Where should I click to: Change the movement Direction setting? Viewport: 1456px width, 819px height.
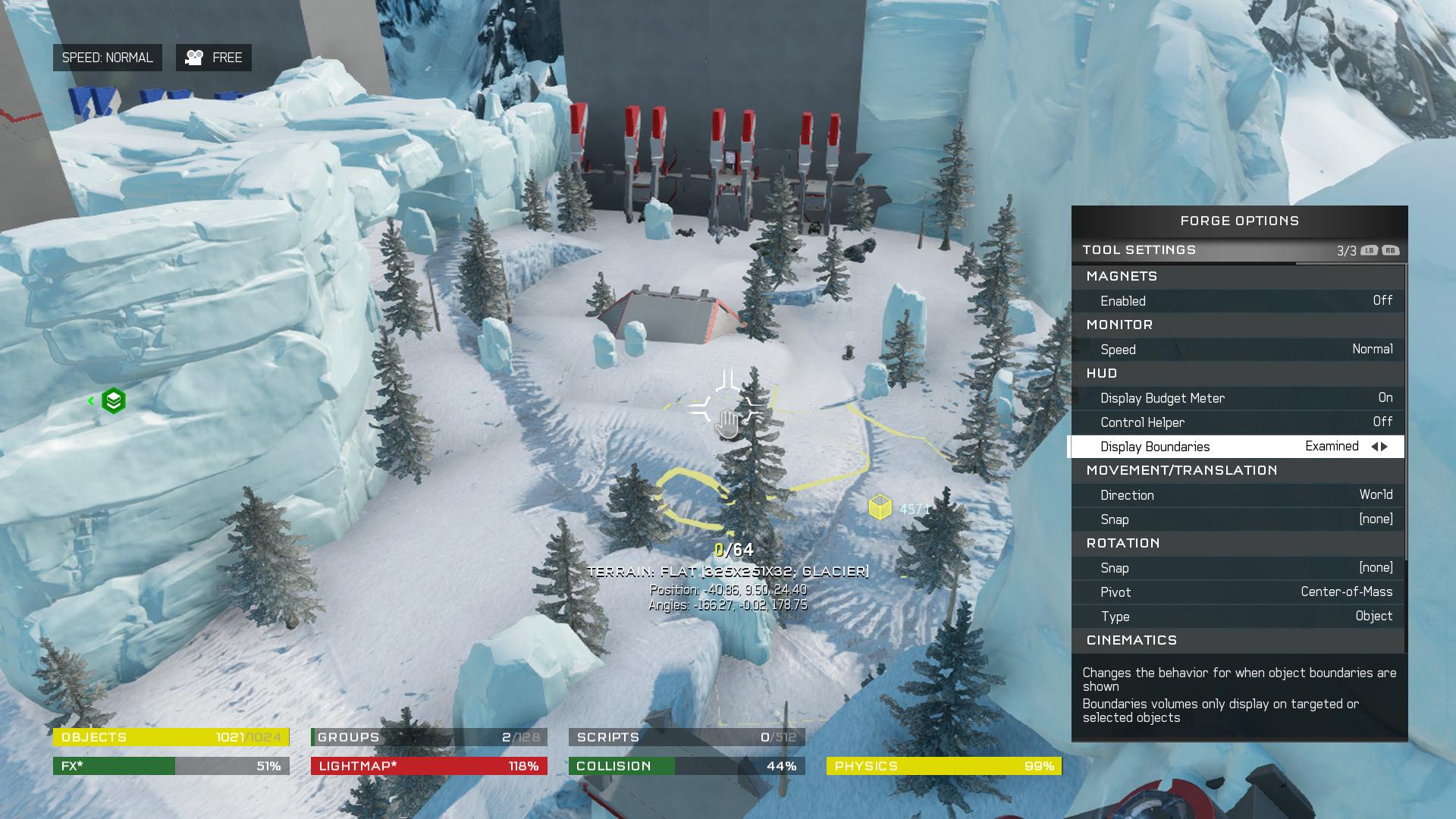coord(1238,495)
